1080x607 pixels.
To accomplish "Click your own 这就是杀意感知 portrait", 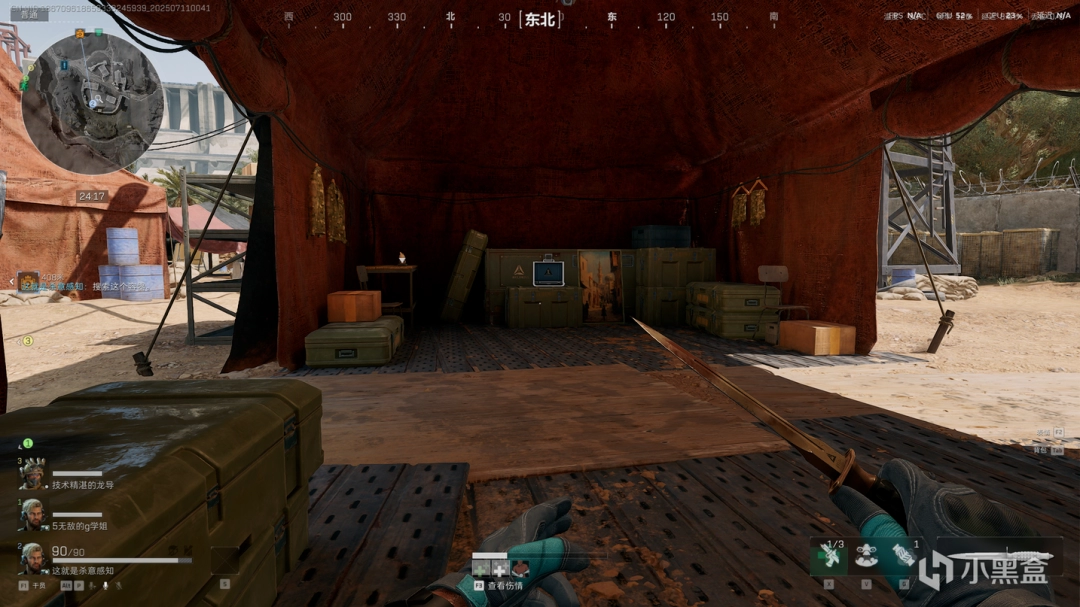I will [x=32, y=558].
